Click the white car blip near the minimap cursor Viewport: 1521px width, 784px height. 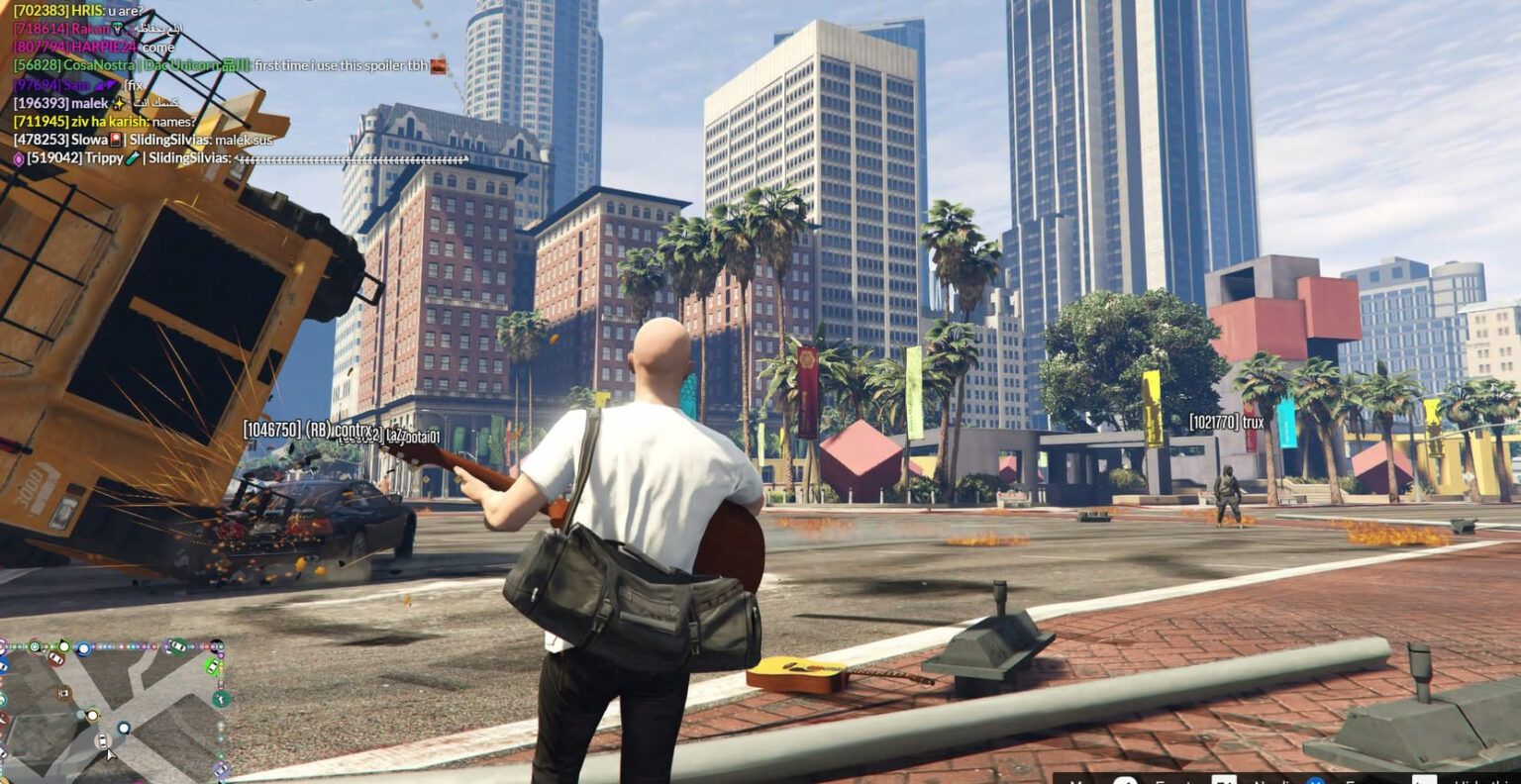pos(103,739)
